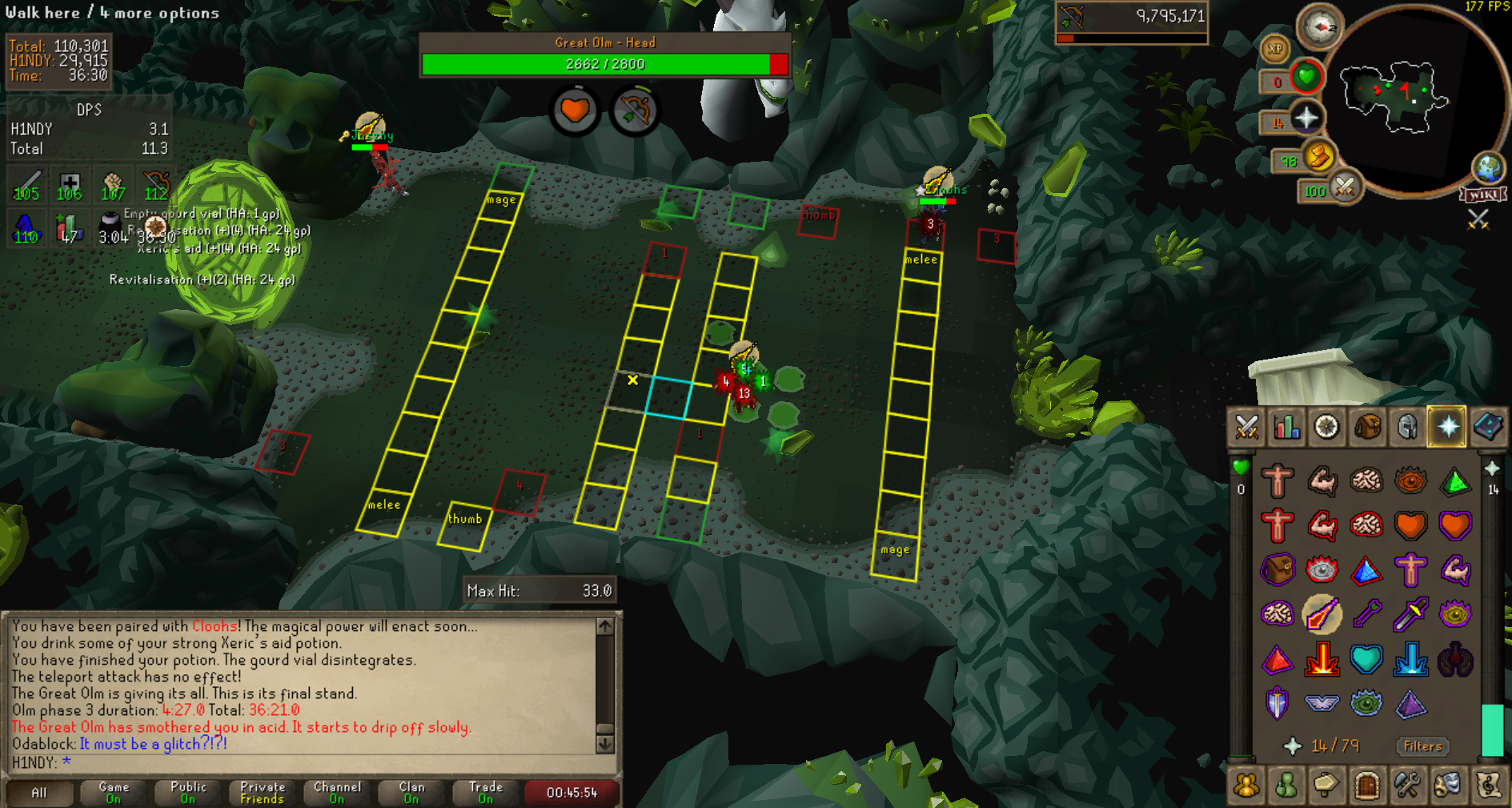Toggle run with the boot orb
1512x808 pixels.
click(1319, 156)
